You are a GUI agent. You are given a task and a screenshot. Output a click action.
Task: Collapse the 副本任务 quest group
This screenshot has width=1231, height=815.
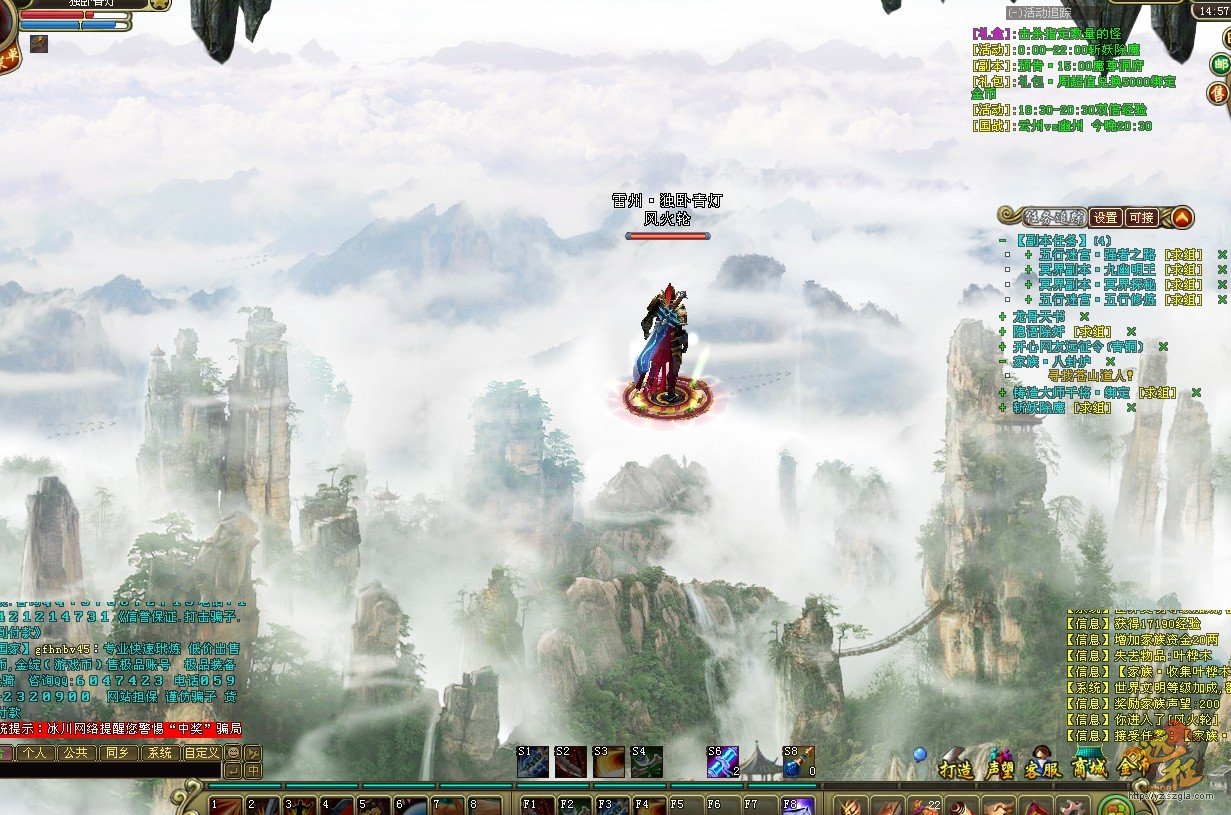(x=1003, y=241)
